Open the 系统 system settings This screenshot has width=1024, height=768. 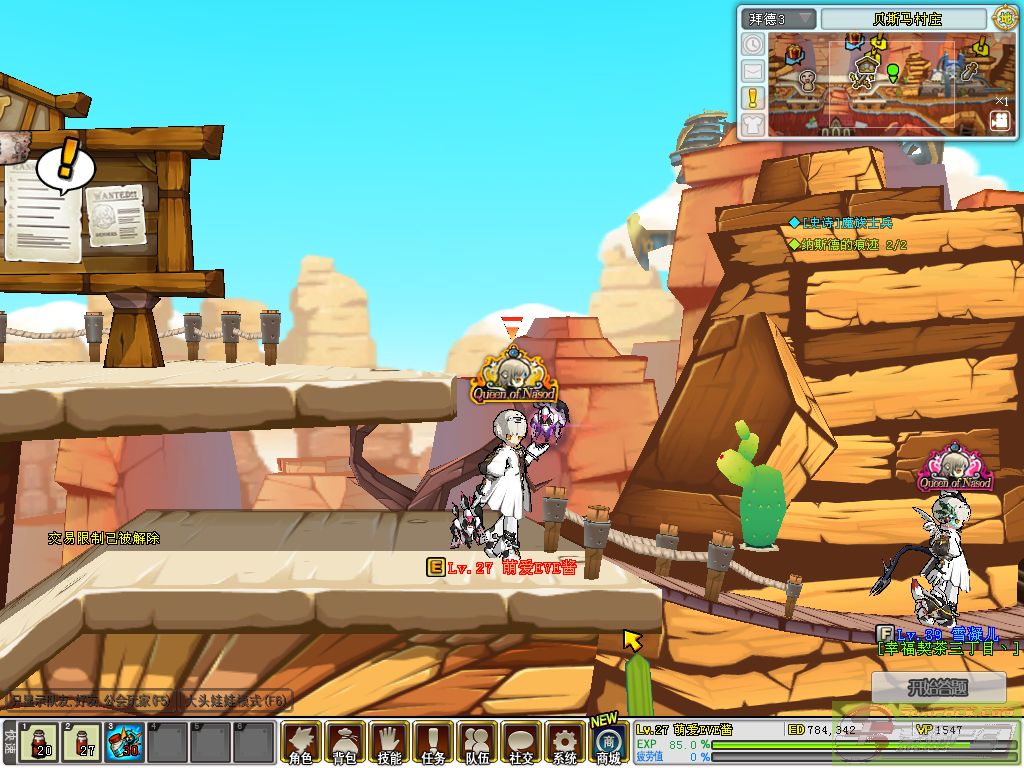(565, 743)
